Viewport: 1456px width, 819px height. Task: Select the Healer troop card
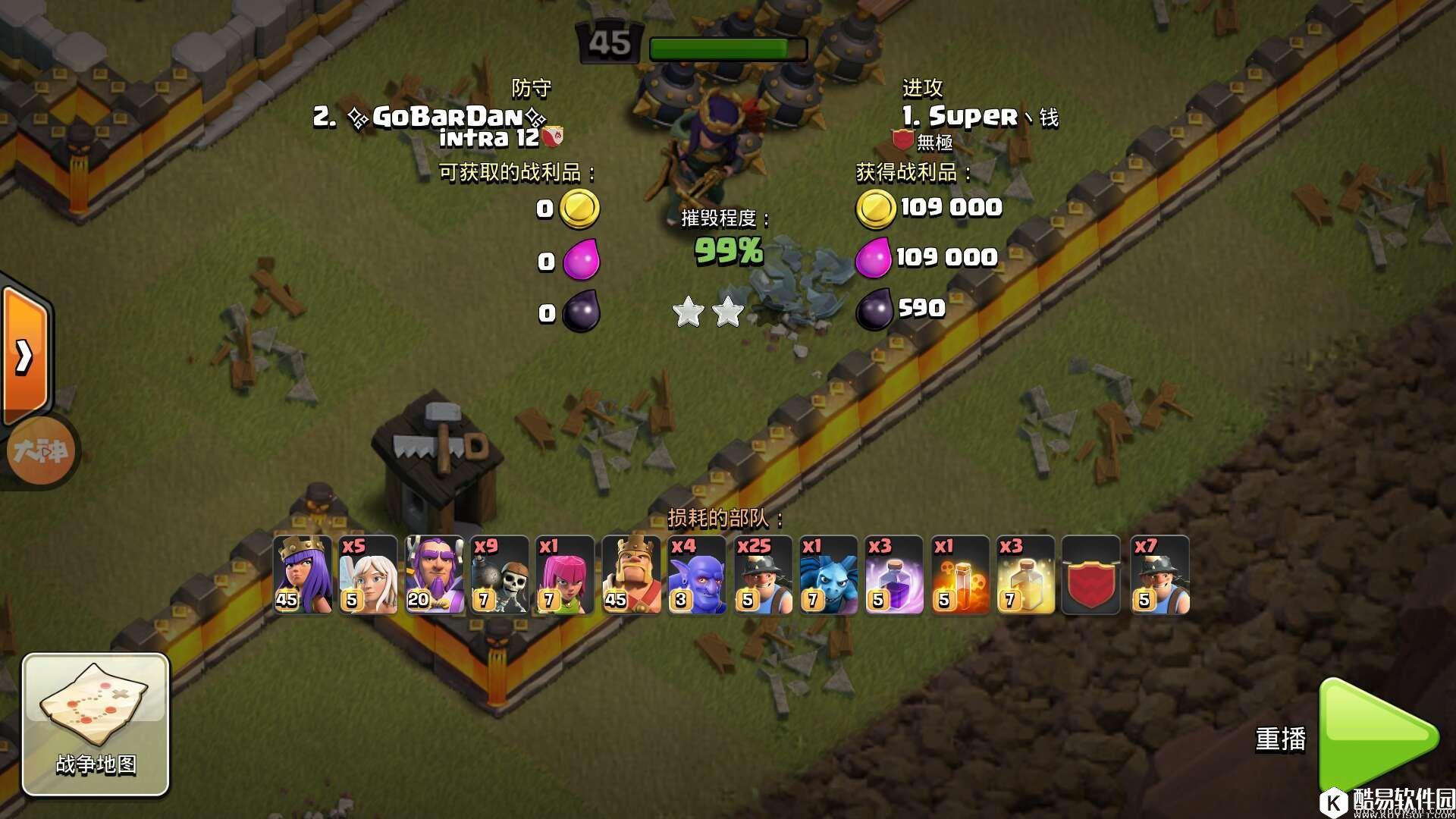pos(368,575)
